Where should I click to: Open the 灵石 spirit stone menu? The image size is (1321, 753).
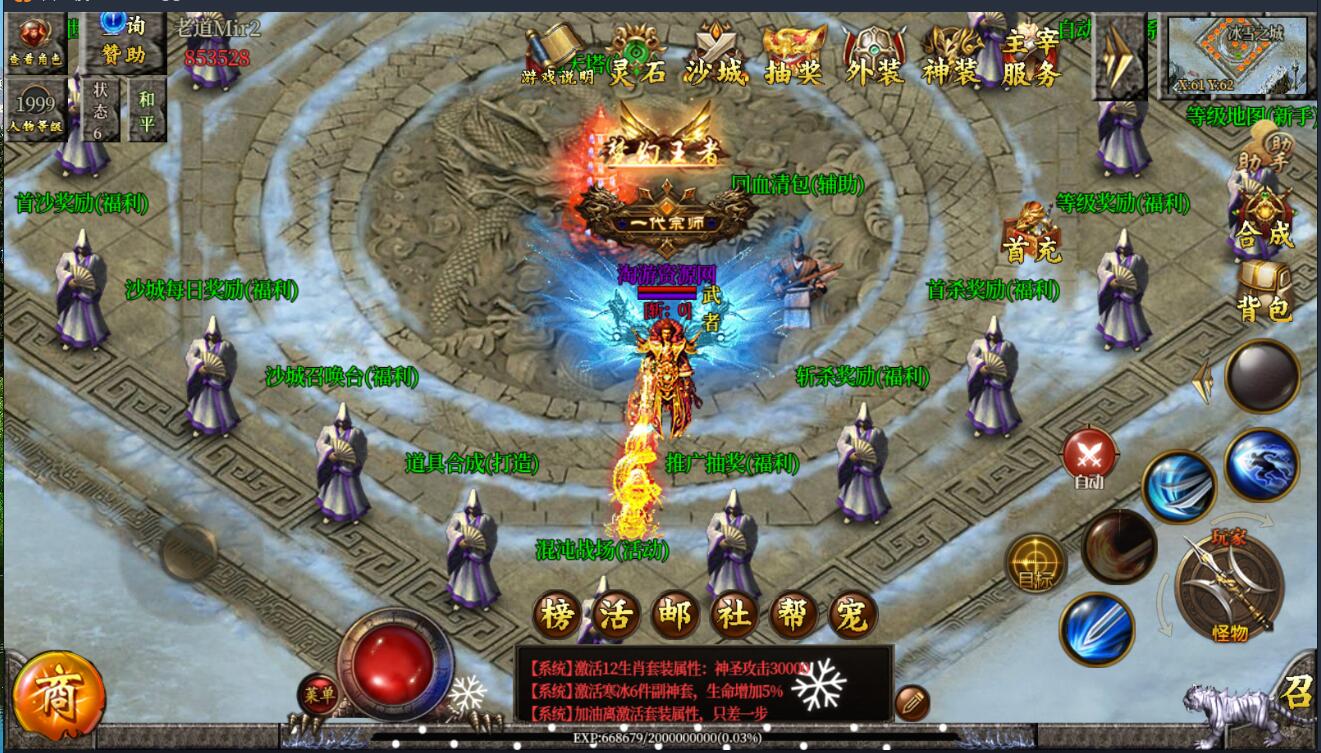(x=637, y=55)
